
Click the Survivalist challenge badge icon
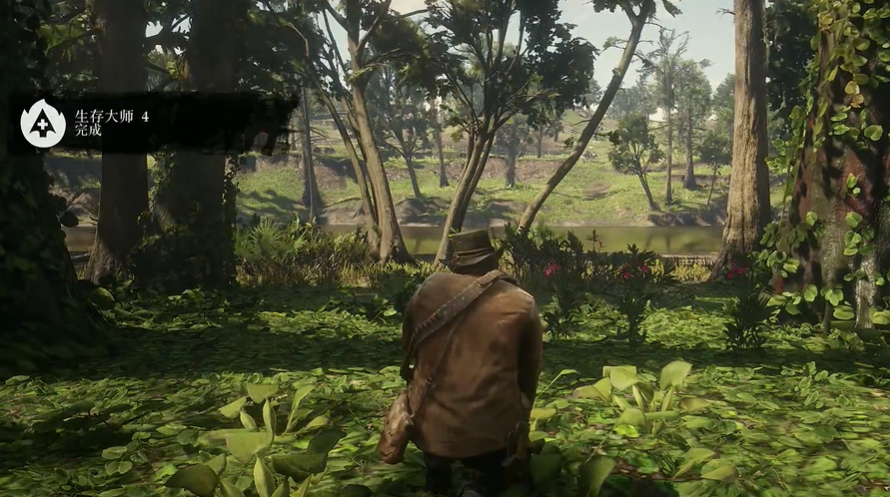[42, 123]
